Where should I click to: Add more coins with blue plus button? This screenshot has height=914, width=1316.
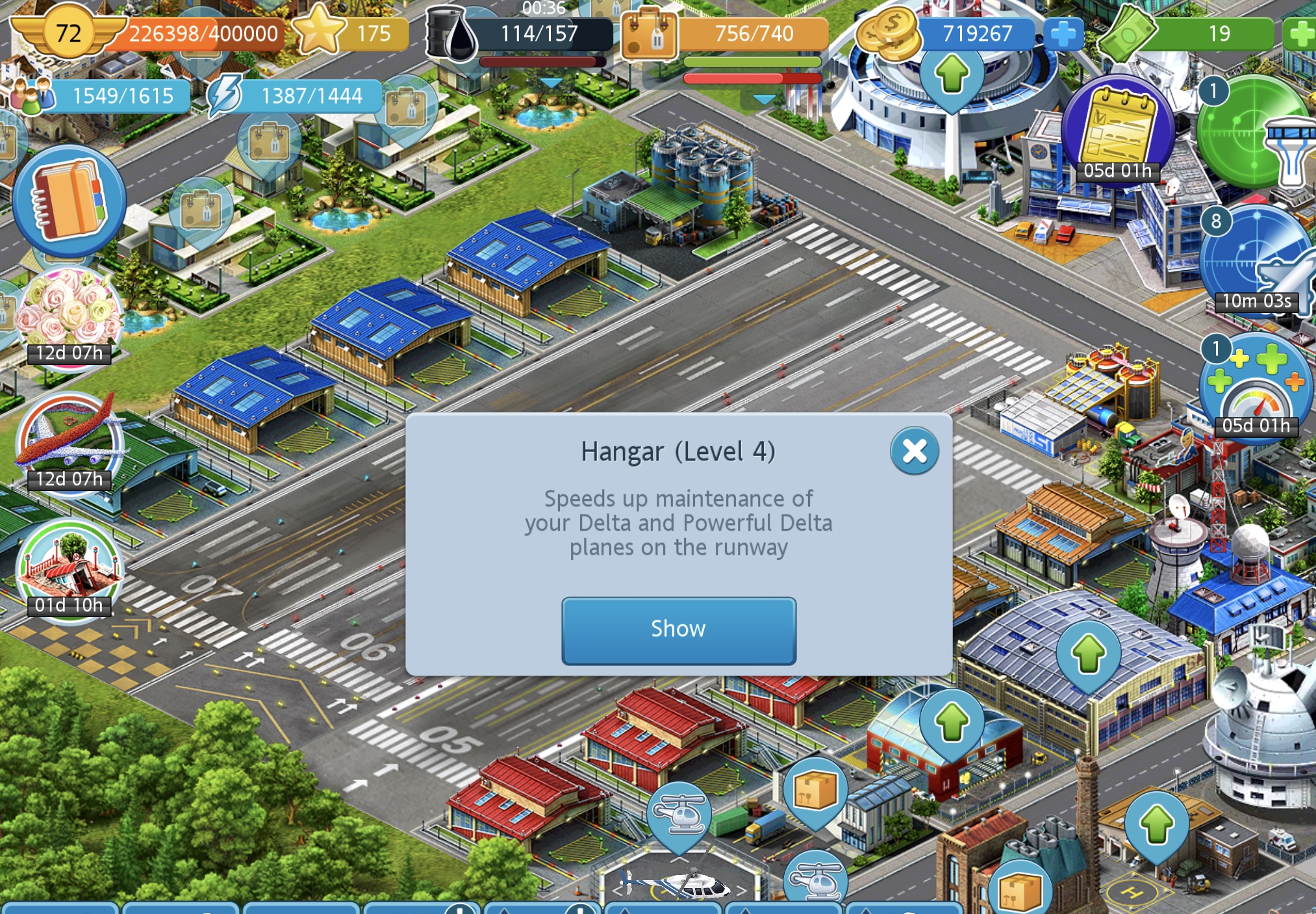1063,34
